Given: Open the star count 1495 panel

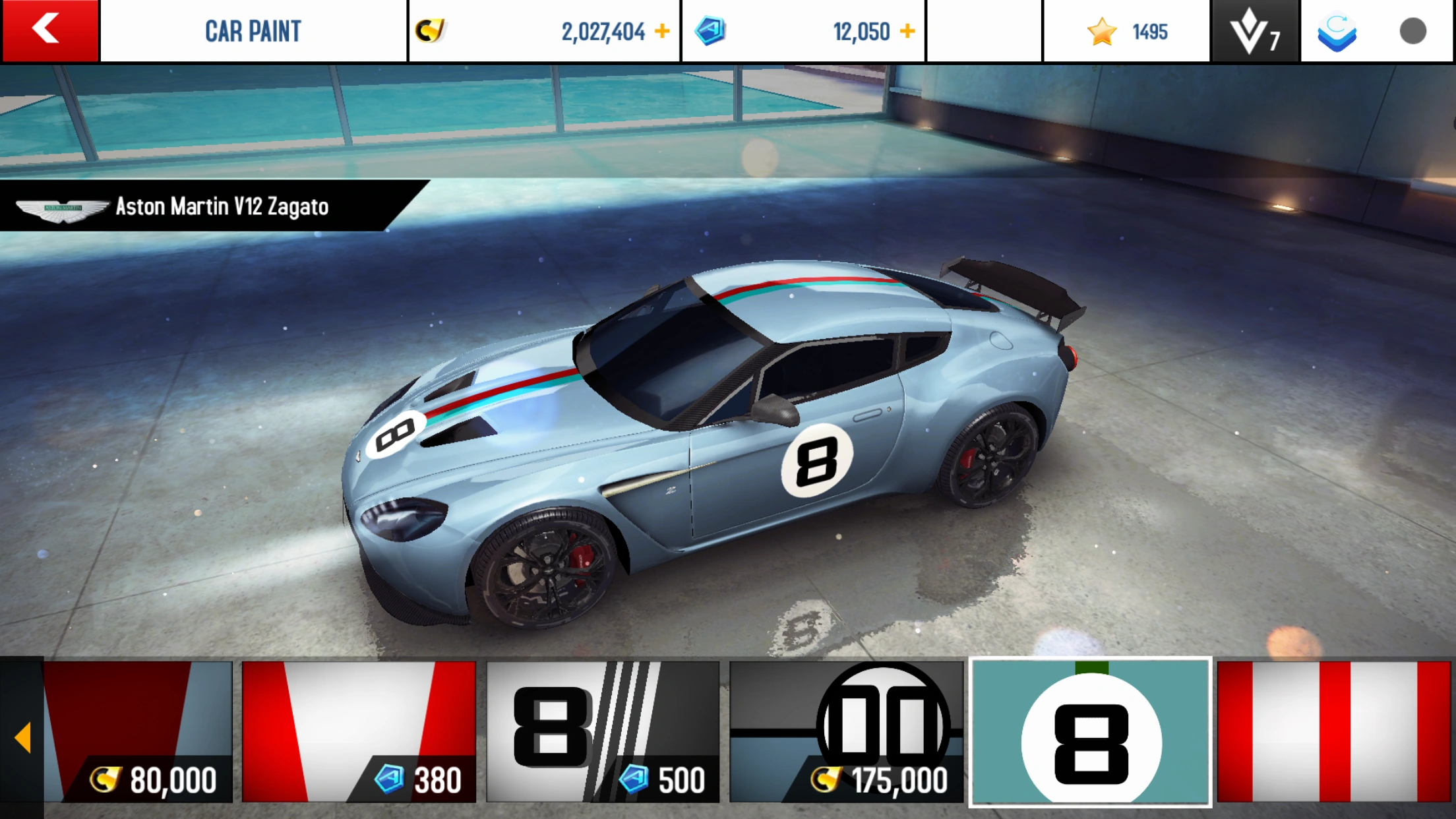Looking at the screenshot, I should click(x=1126, y=31).
